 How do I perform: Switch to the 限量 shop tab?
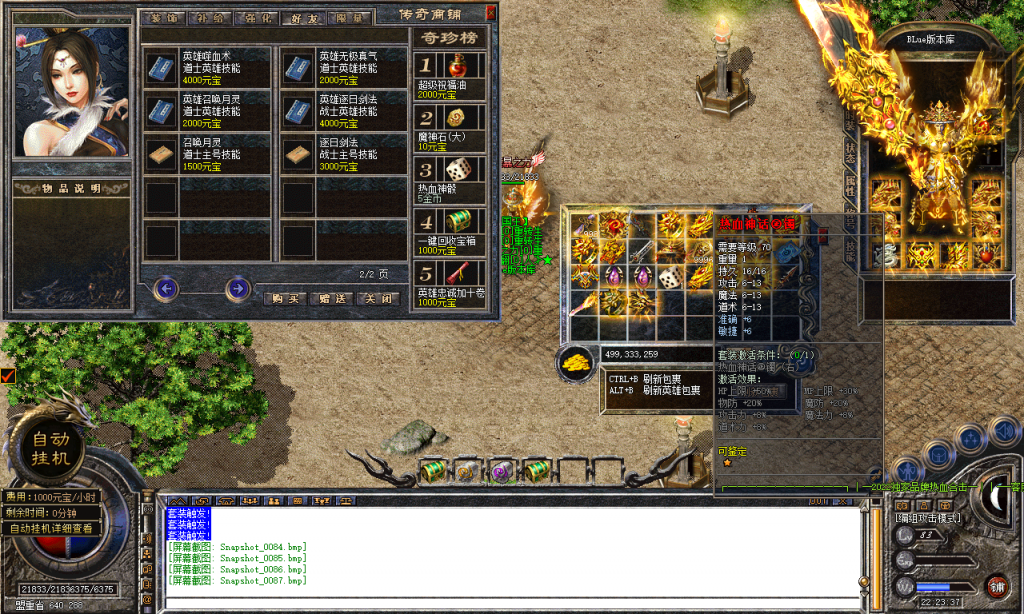tap(350, 17)
